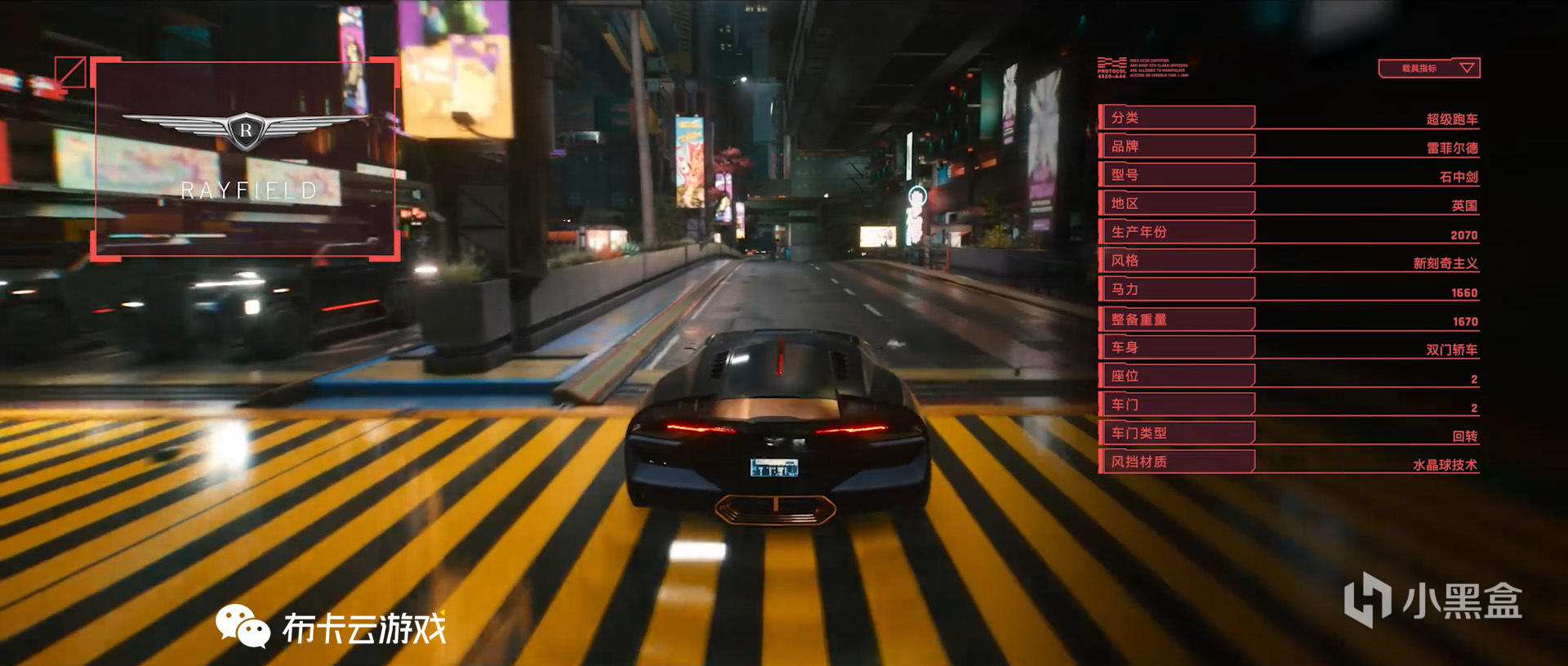The image size is (1568, 666).
Task: Select the 风挡材质 row
Action: click(1176, 462)
